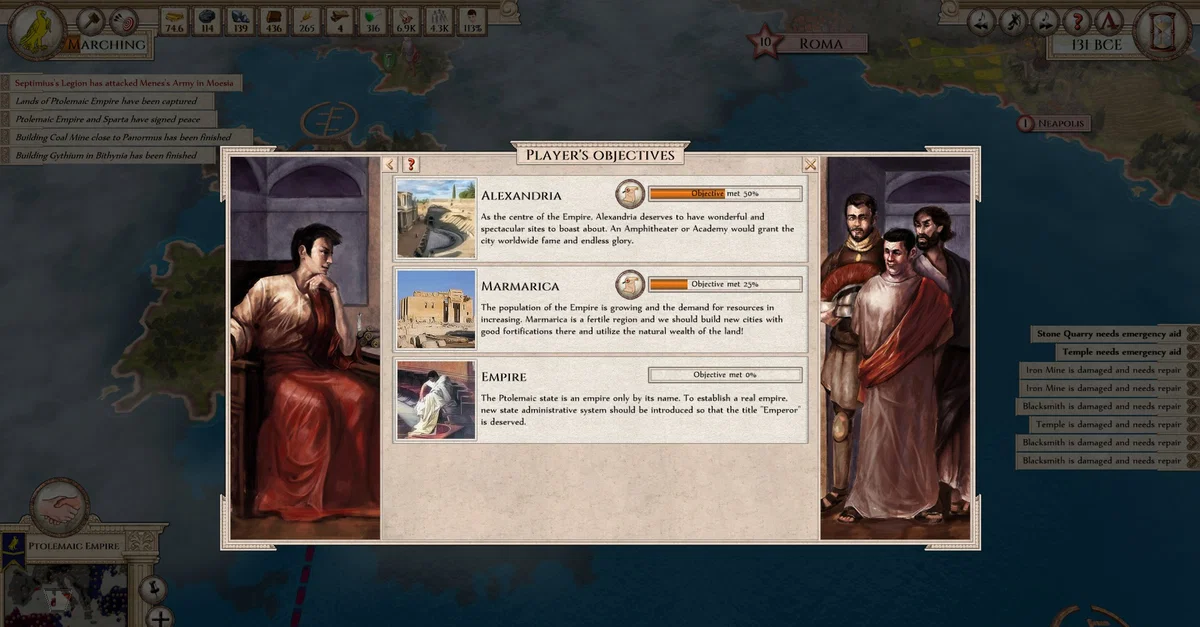
Task: Toggle the minimap pushpin button
Action: [152, 588]
